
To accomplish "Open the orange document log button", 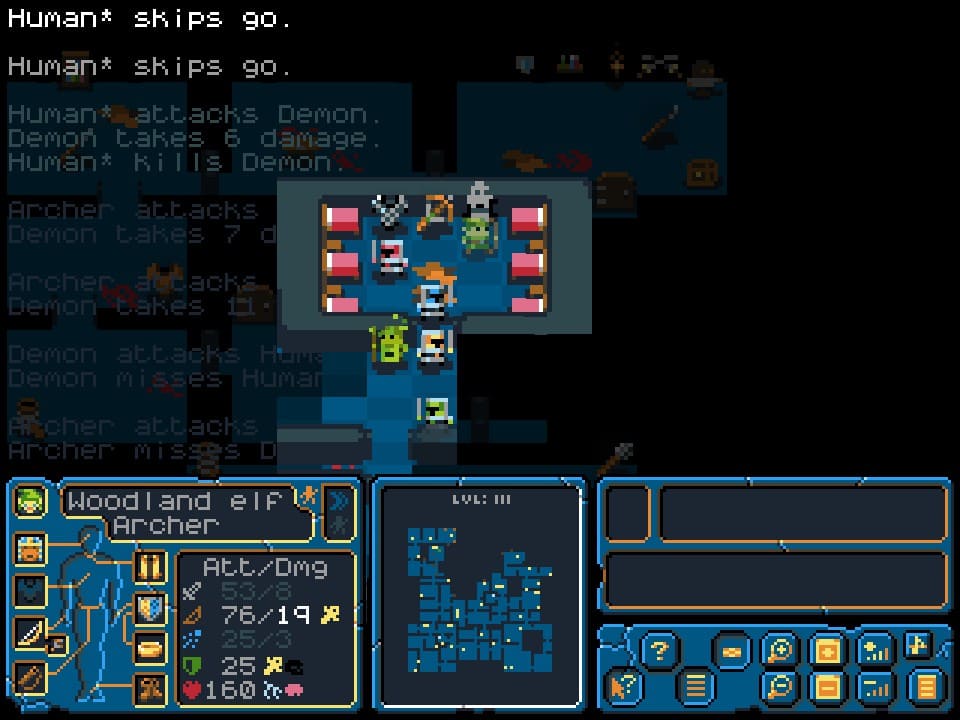I will tap(926, 687).
